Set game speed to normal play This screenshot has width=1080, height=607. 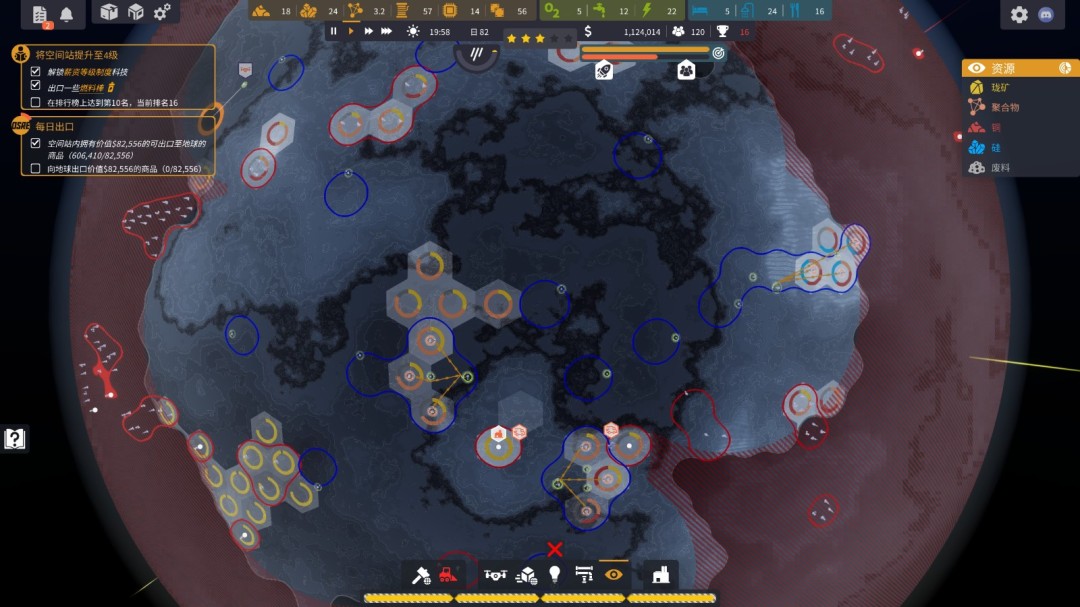[351, 32]
